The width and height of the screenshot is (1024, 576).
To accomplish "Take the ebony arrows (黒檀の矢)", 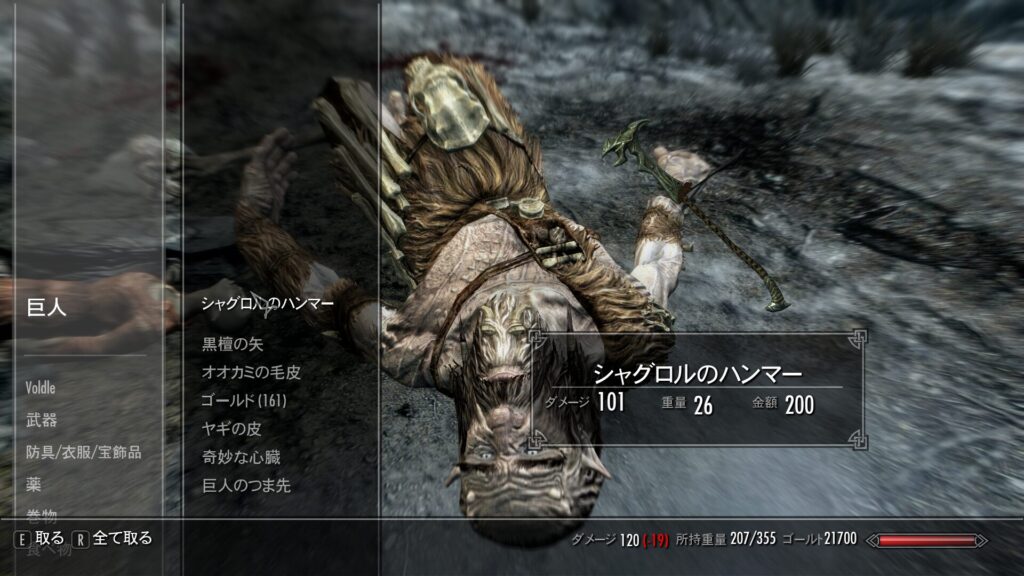I will (x=232, y=344).
